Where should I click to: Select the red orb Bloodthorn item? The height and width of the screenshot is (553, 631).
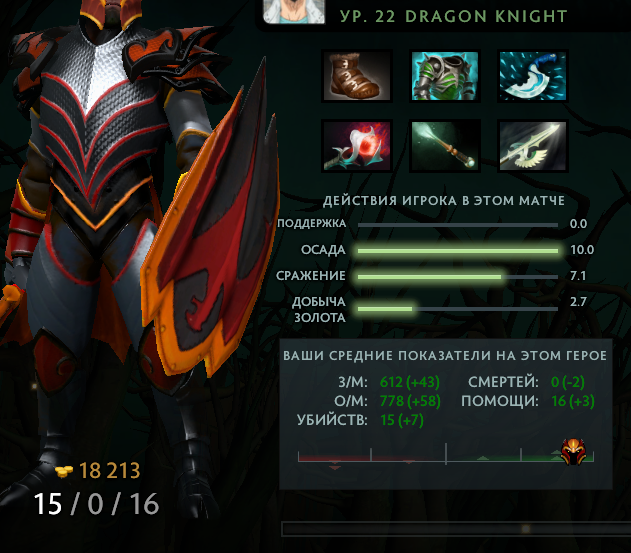point(357,146)
